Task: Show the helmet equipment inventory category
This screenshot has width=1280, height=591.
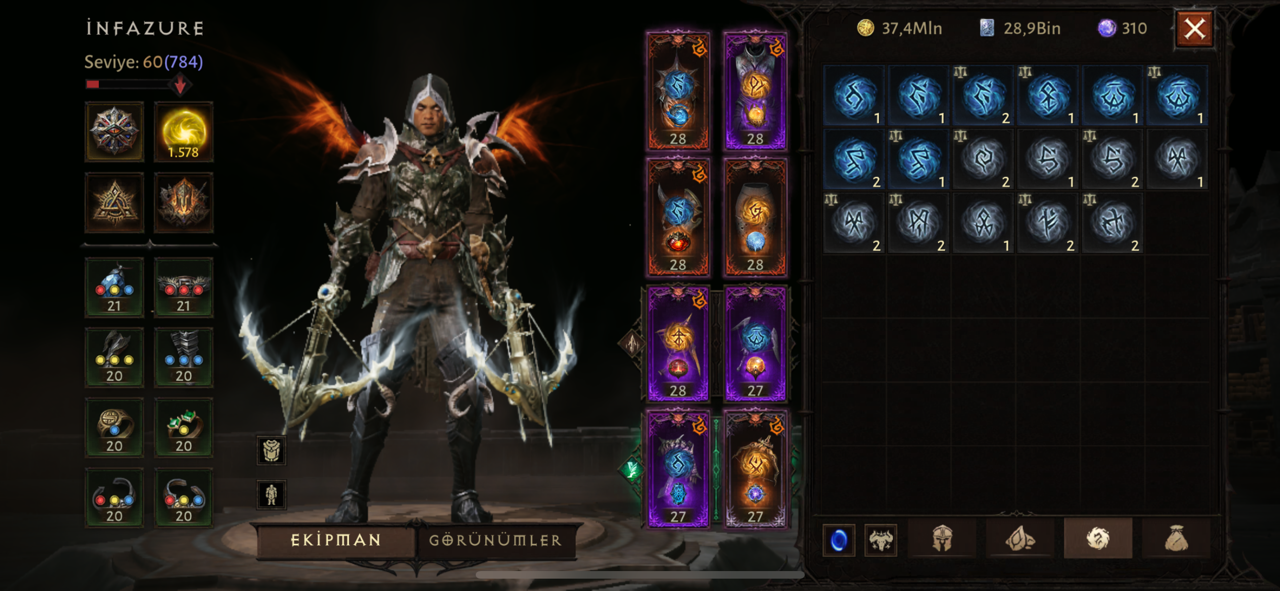Action: 941,539
